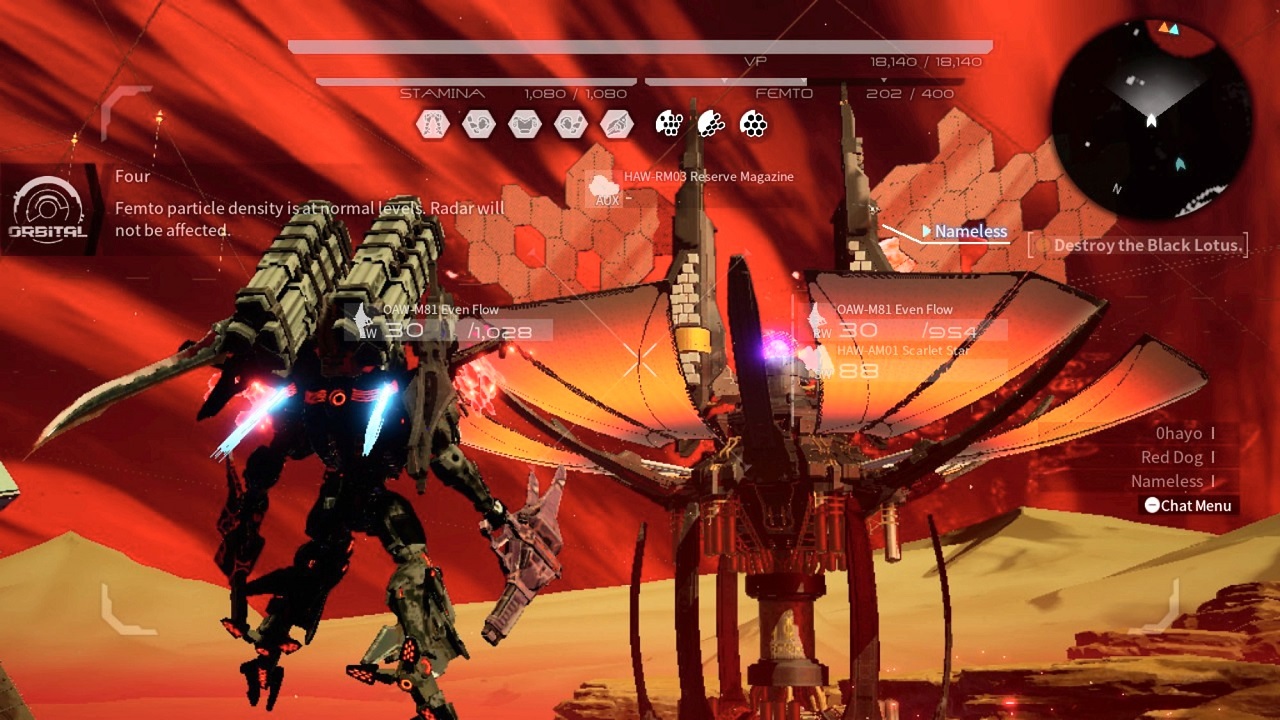
Task: Click the legs equipment hexagon icon
Action: pos(433,124)
